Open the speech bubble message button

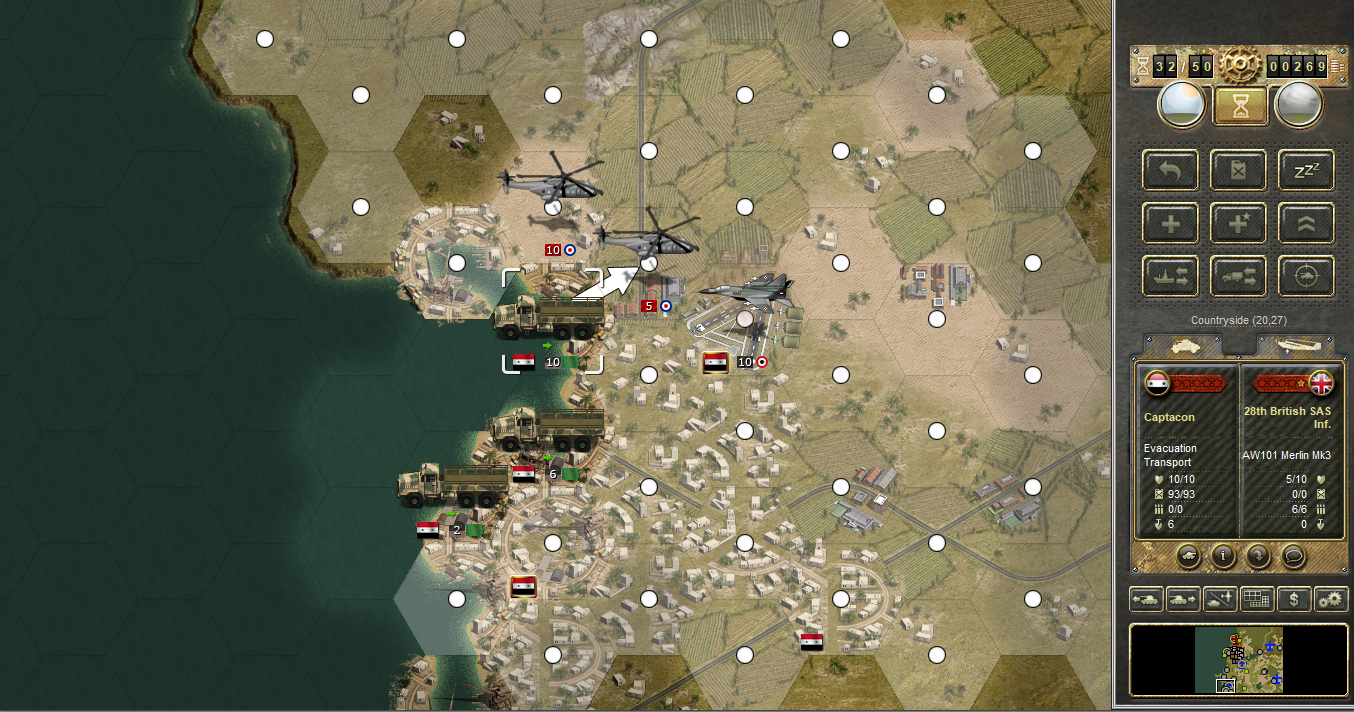1293,553
